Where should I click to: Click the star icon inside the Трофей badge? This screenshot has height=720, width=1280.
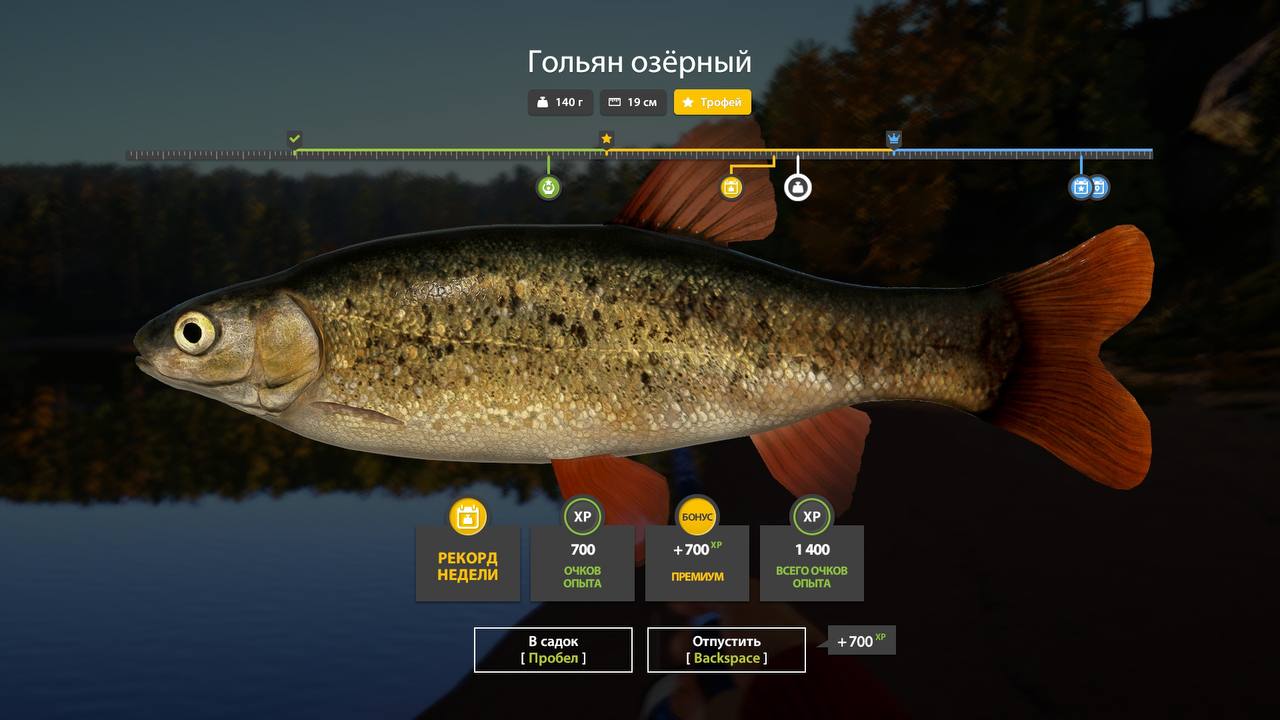[687, 102]
